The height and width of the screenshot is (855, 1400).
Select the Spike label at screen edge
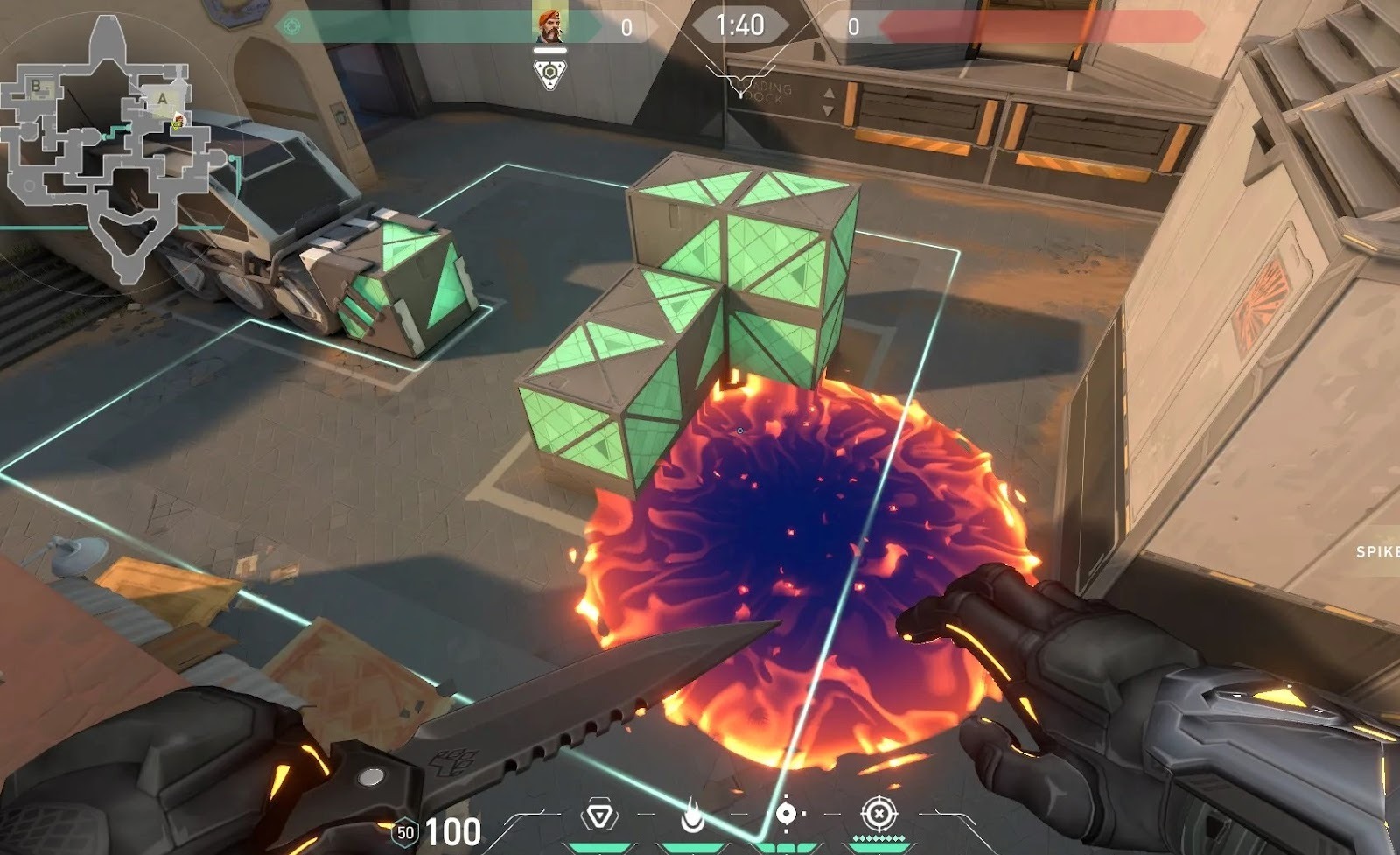(x=1377, y=551)
